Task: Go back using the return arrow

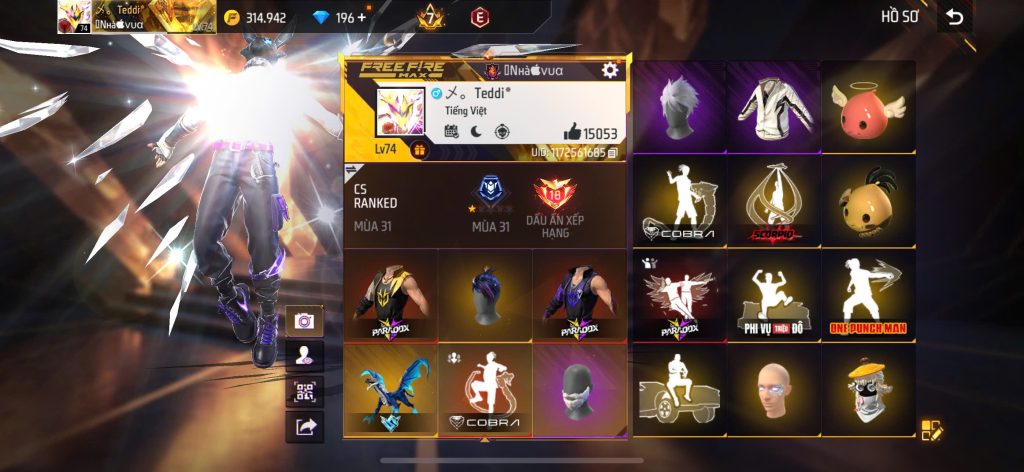Action: pyautogui.click(x=955, y=17)
